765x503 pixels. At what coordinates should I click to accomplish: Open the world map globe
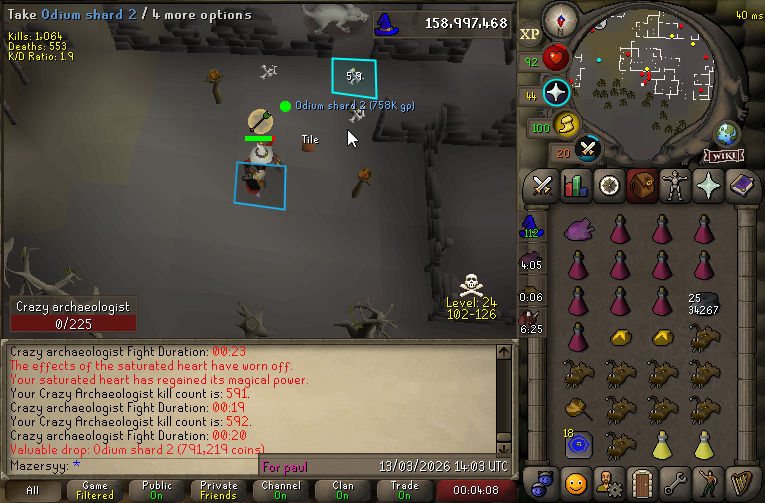point(726,134)
